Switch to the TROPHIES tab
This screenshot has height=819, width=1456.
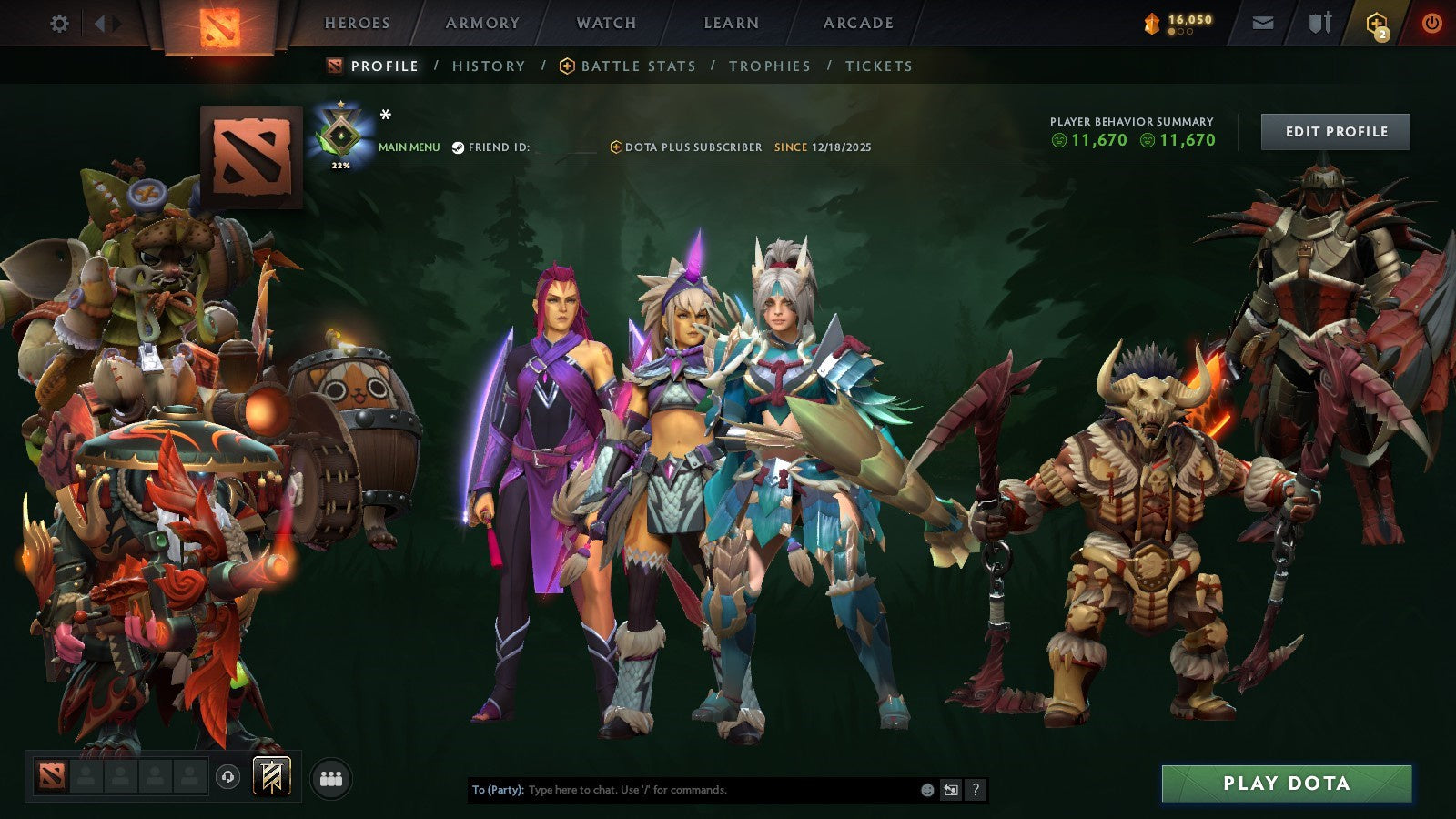(x=769, y=66)
